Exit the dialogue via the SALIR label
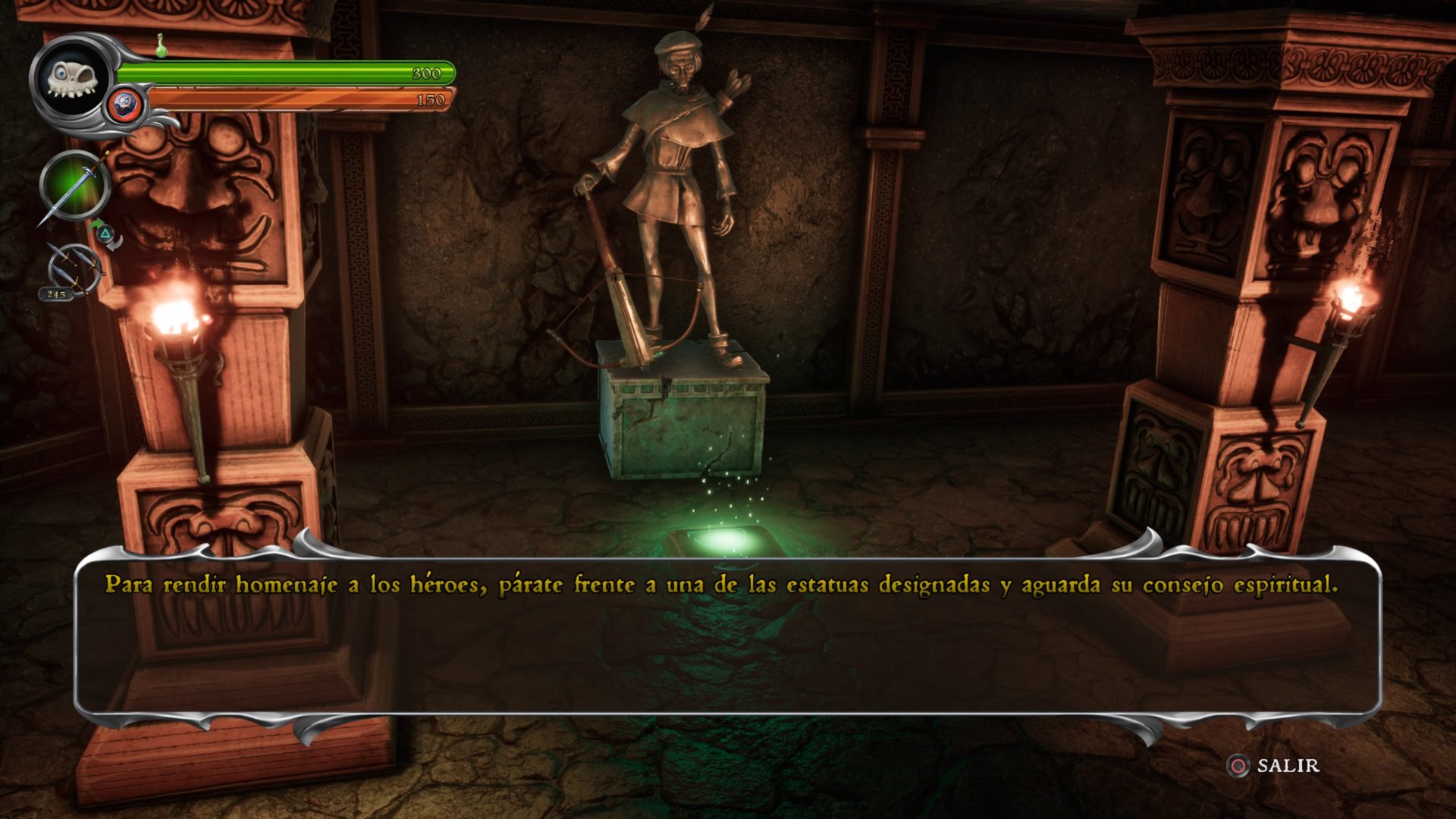The image size is (1456, 819). (1288, 766)
